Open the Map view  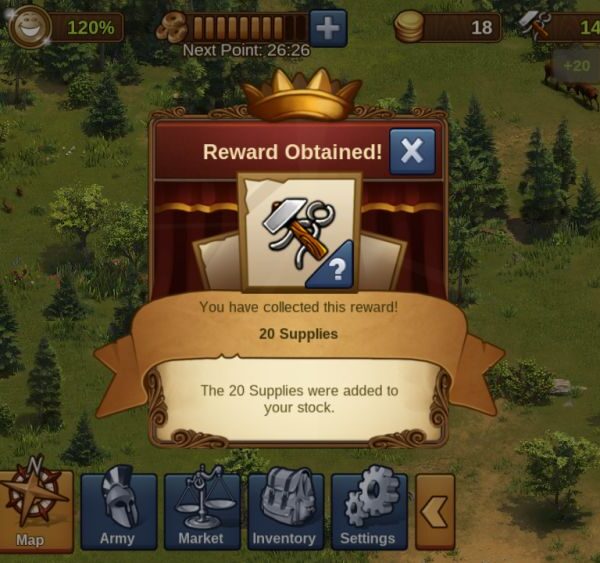click(35, 510)
